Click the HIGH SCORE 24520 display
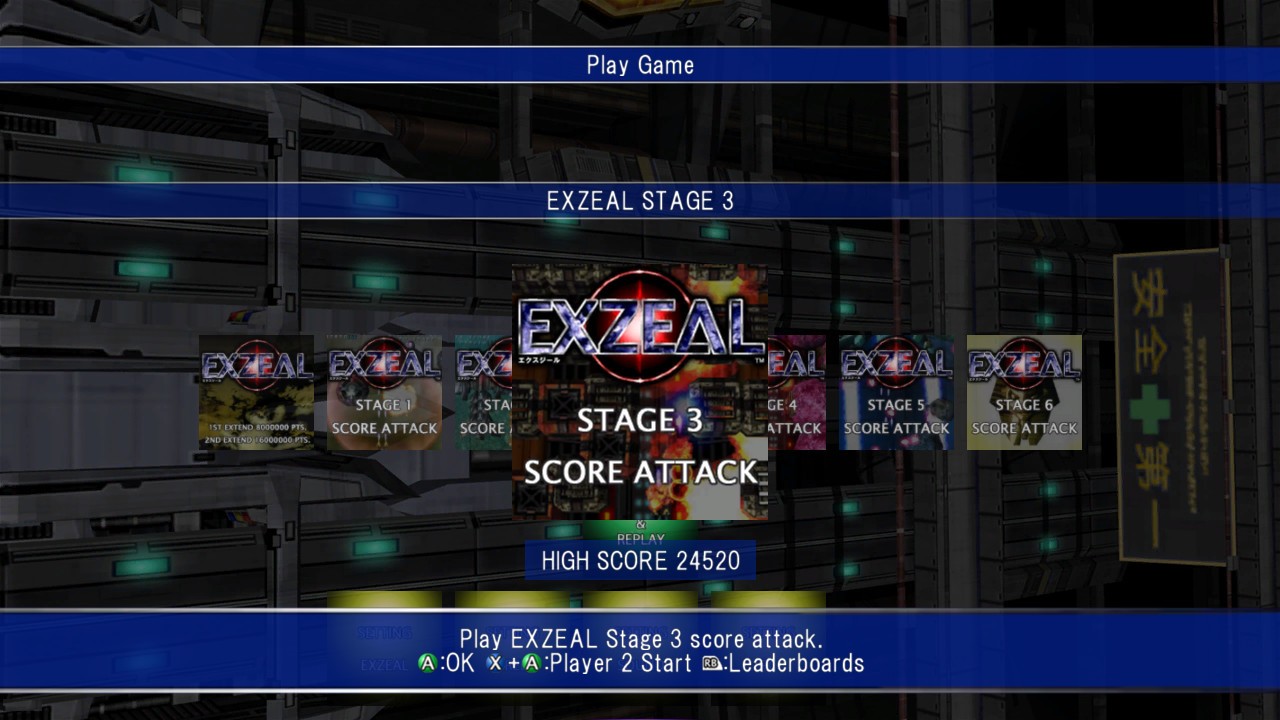The height and width of the screenshot is (720, 1280). pos(638,561)
